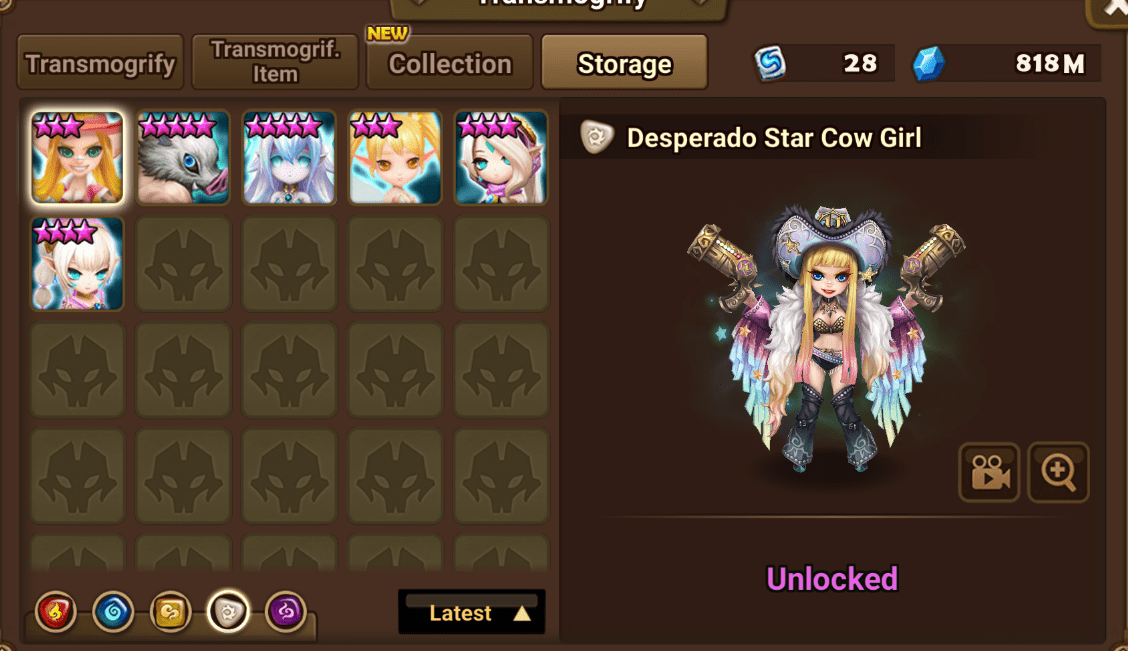The height and width of the screenshot is (651, 1128).
Task: Open the Transmogrif. Item tab
Action: tap(275, 63)
